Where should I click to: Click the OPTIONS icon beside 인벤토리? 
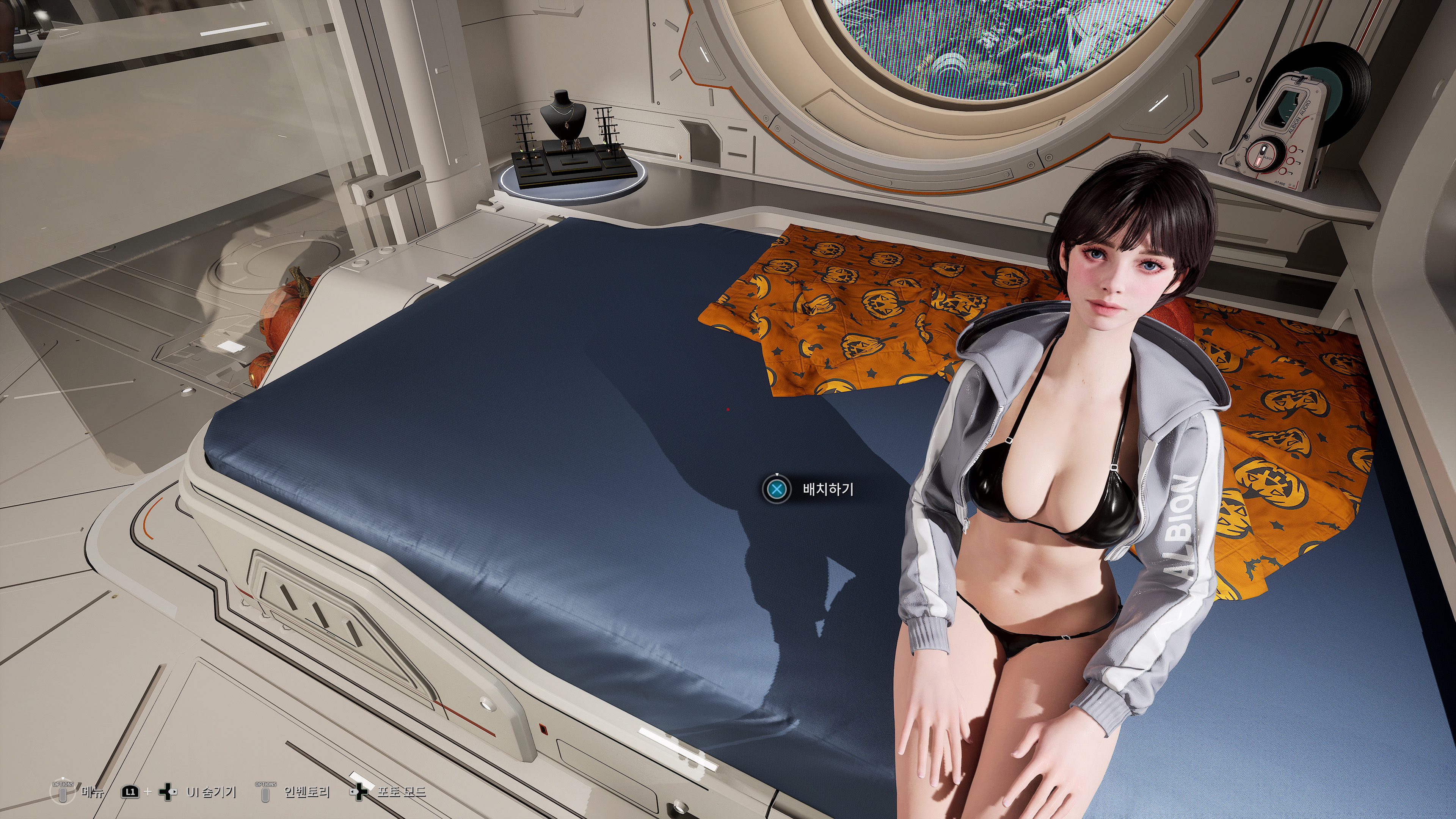pos(265,792)
